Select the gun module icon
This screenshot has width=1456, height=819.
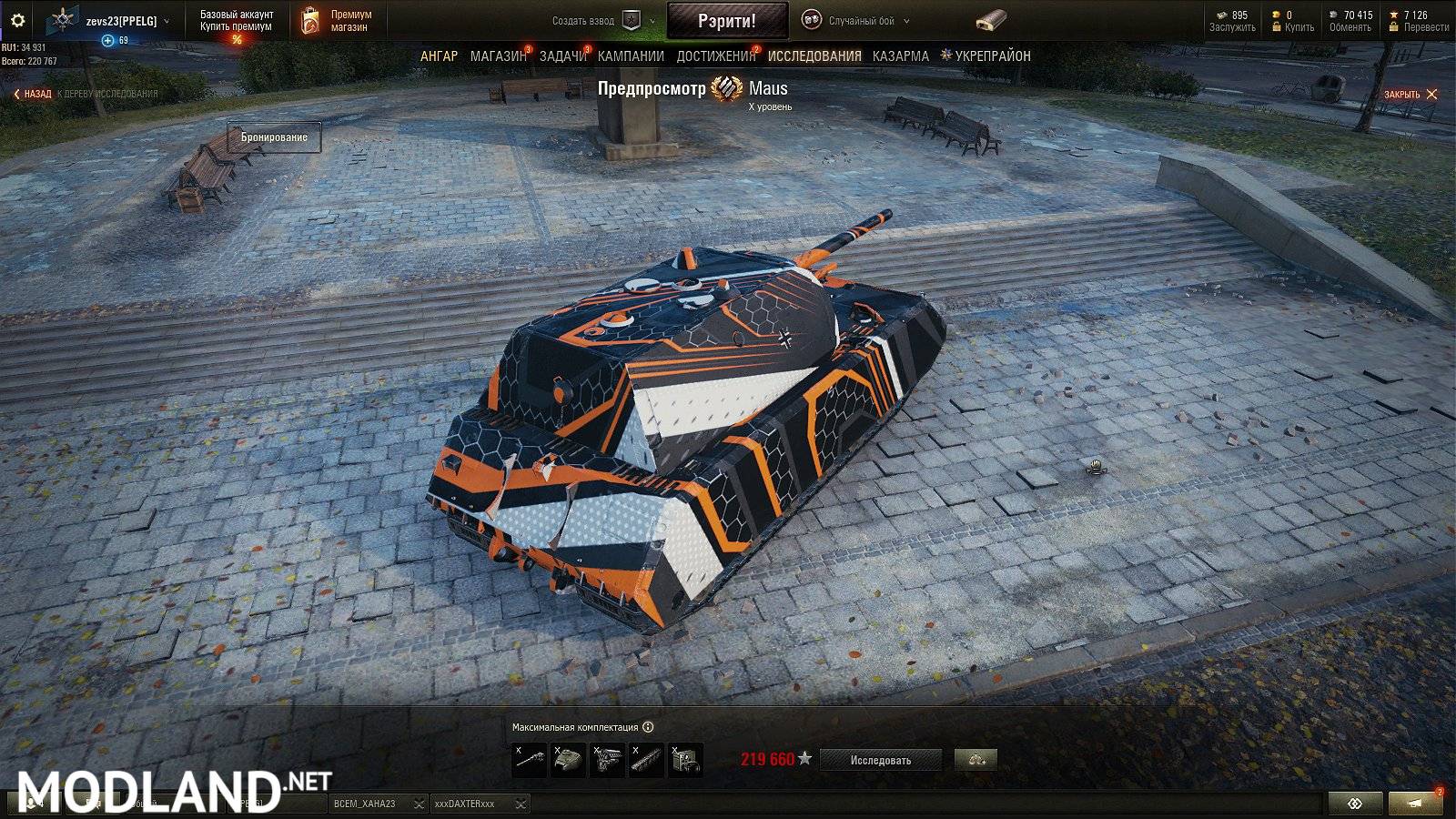531,758
